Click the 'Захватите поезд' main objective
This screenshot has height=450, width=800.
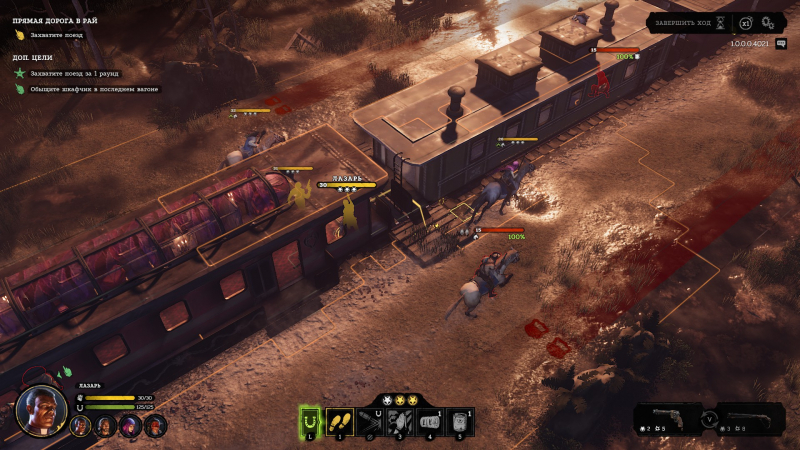tap(56, 35)
